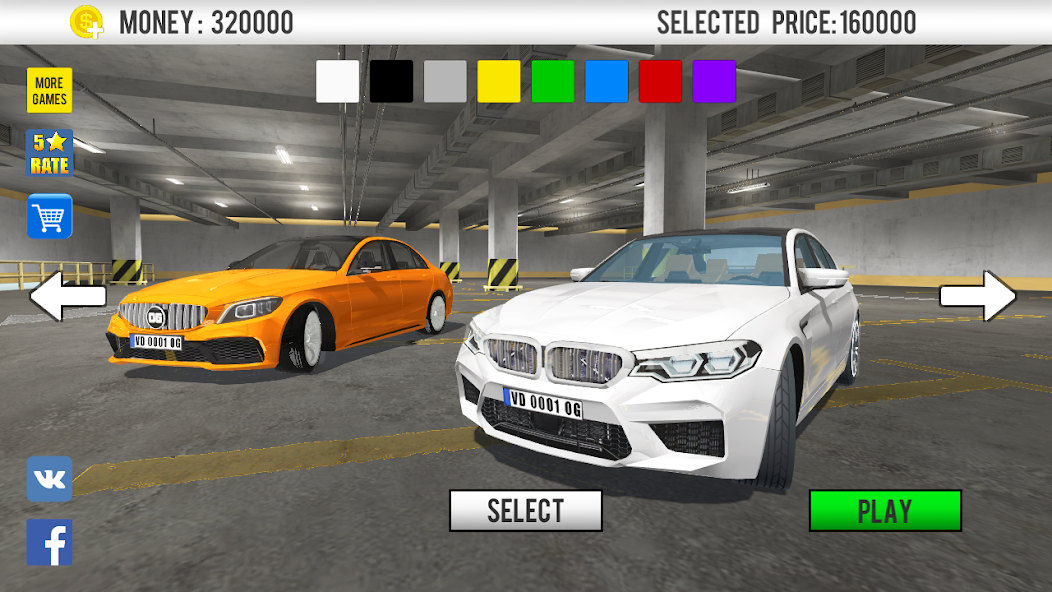Pick the red paint color swatch
Viewport: 1052px width, 592px height.
[660, 81]
